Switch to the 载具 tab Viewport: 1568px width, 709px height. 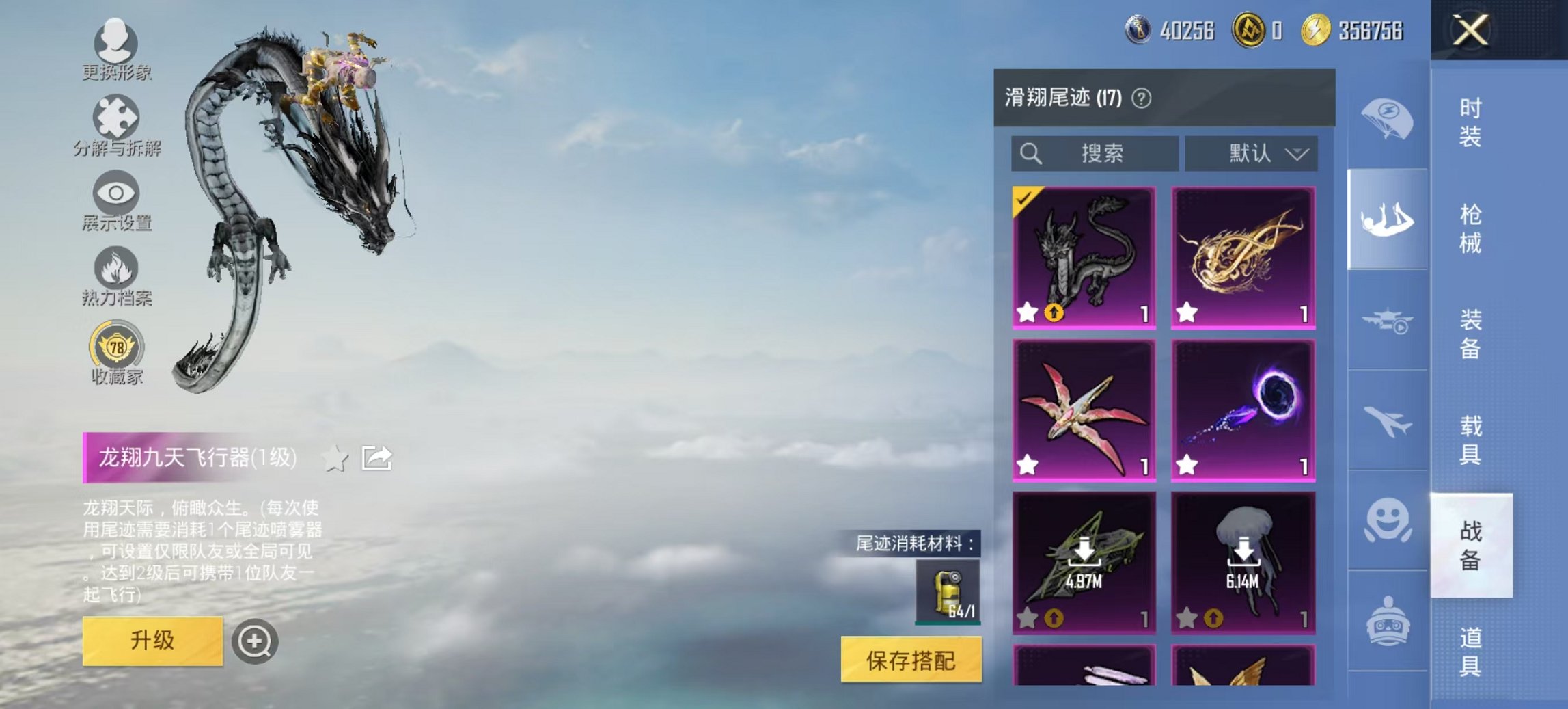tap(1470, 438)
